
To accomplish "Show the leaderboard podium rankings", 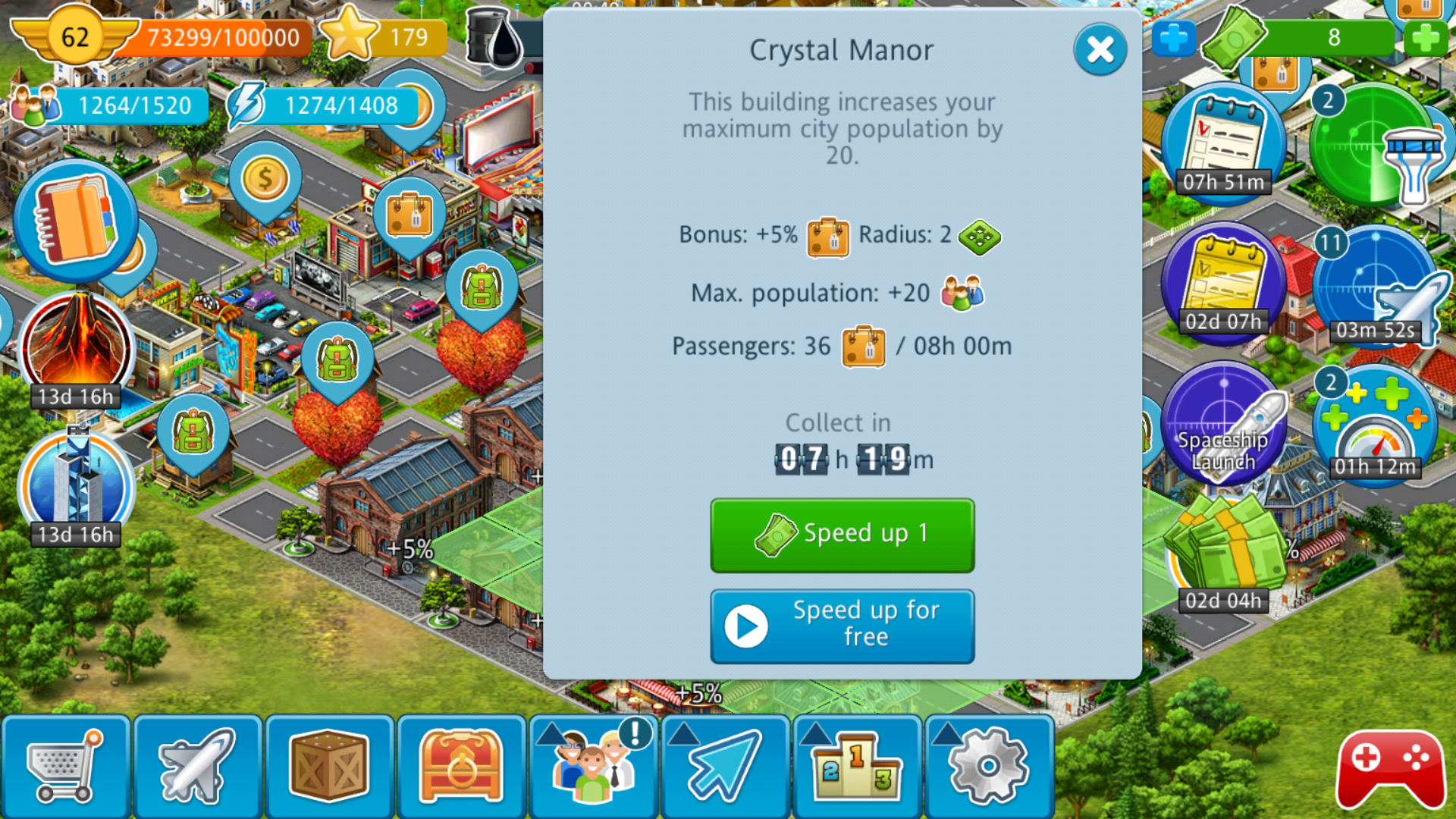I will (857, 767).
